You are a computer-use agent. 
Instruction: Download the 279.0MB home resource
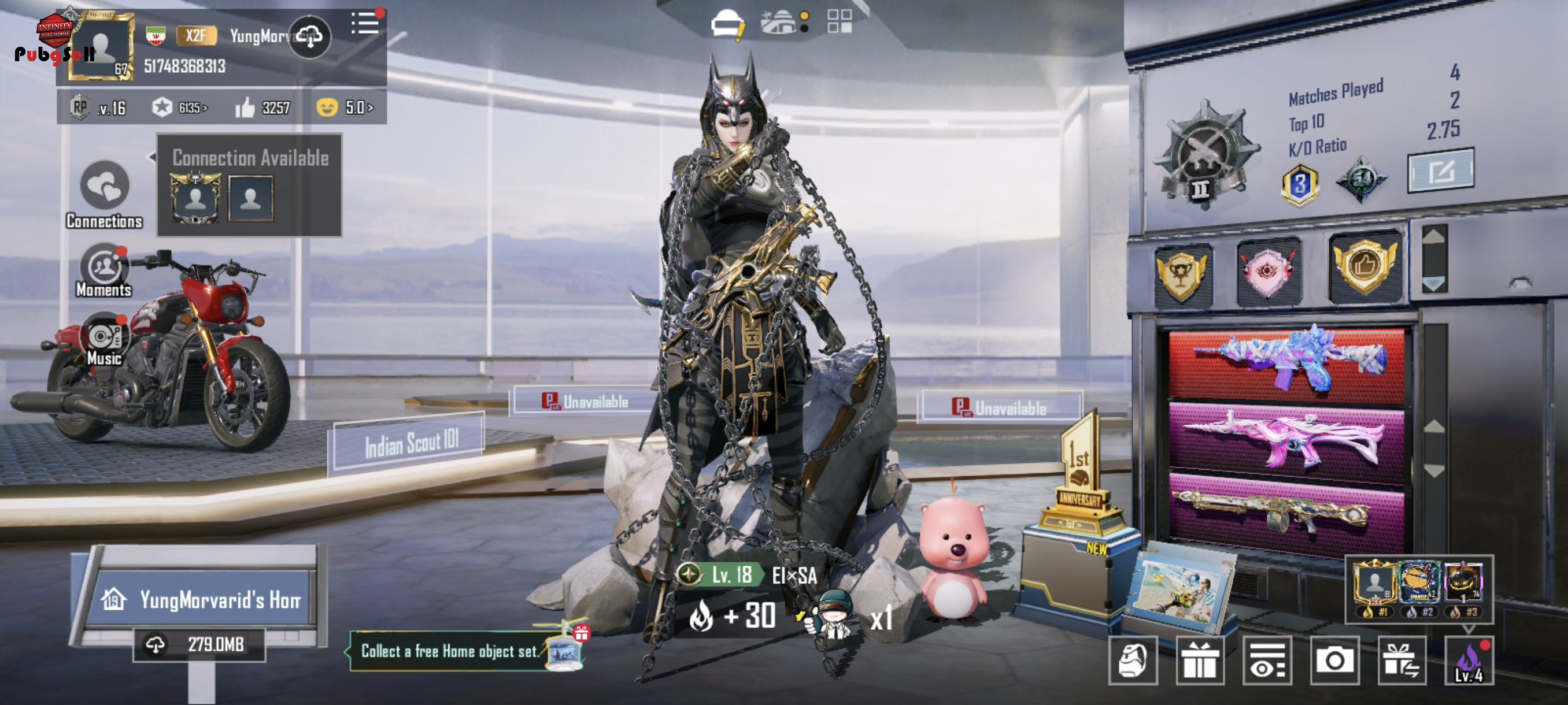coord(199,645)
